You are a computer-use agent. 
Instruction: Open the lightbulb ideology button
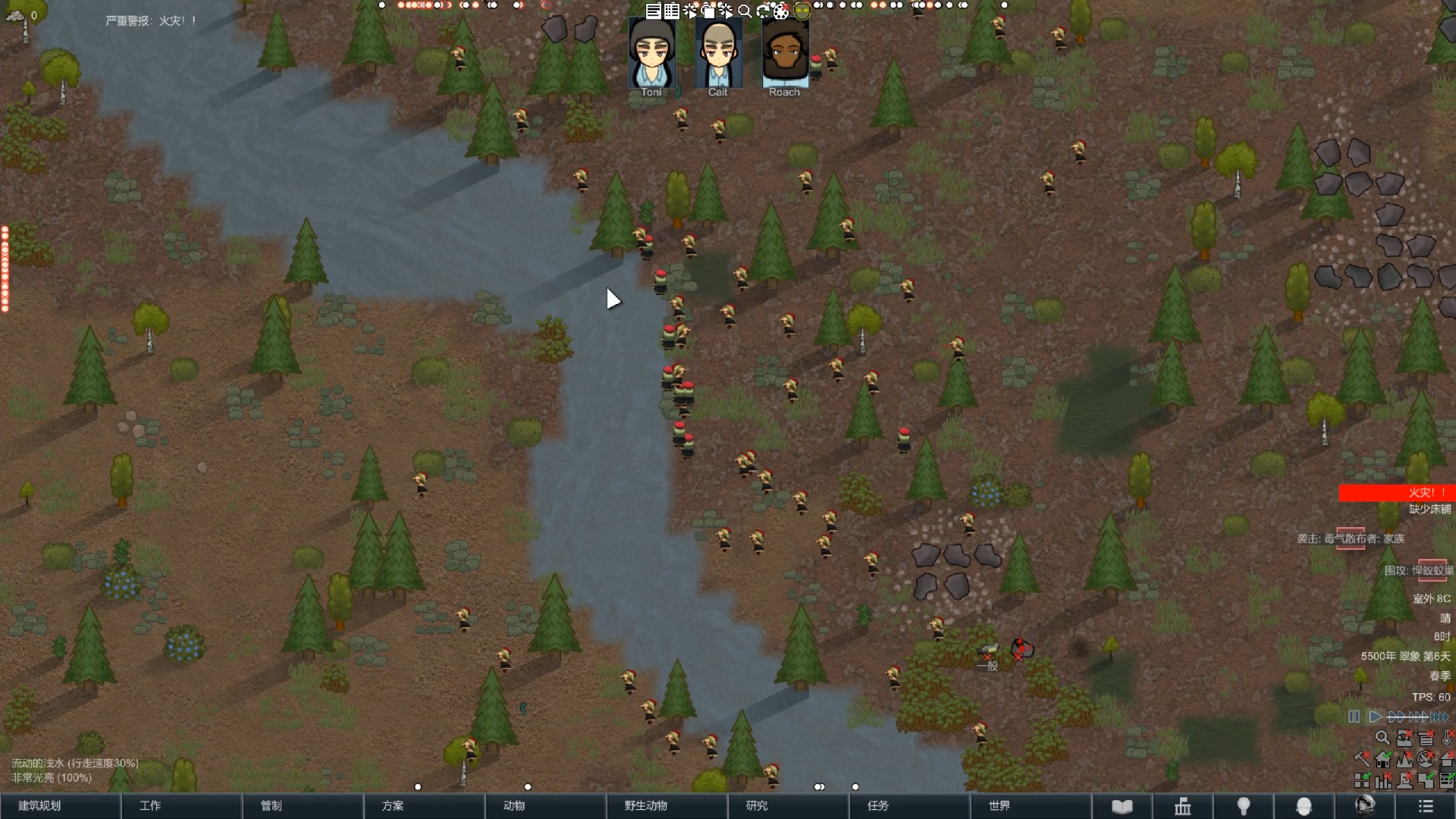point(1244,806)
